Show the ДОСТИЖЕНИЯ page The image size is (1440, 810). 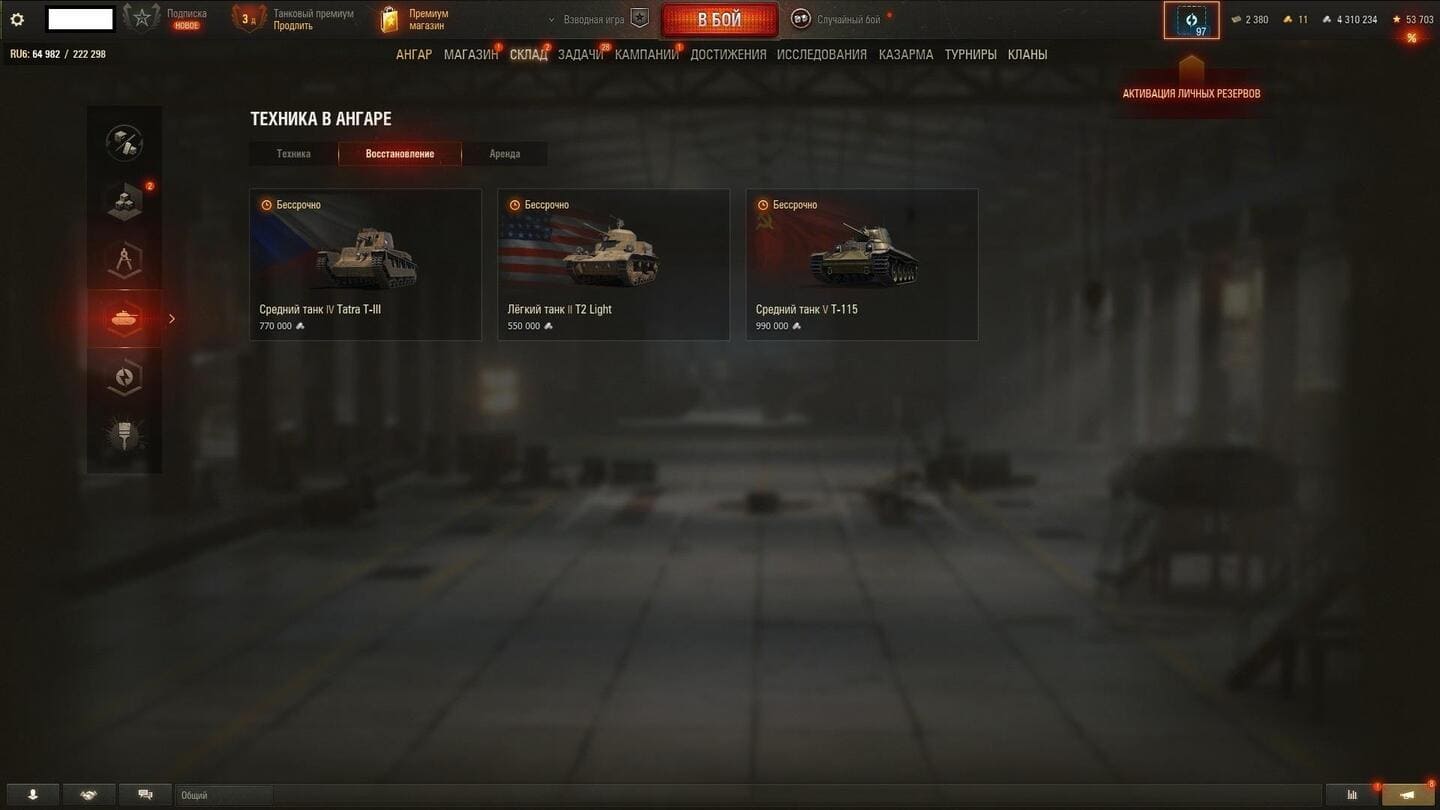(728, 55)
